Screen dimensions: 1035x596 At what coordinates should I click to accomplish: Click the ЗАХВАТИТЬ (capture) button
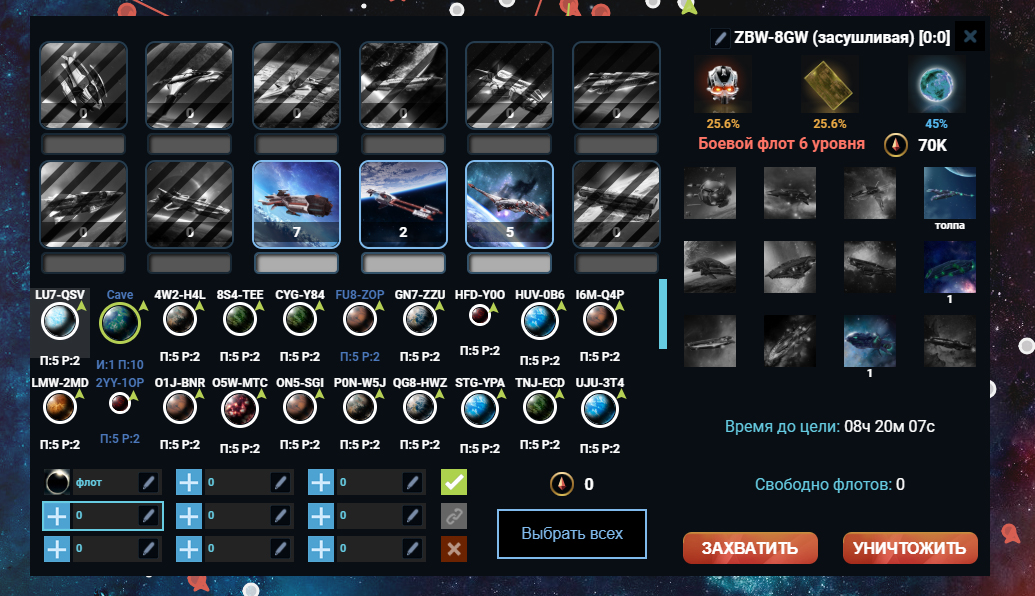(750, 547)
